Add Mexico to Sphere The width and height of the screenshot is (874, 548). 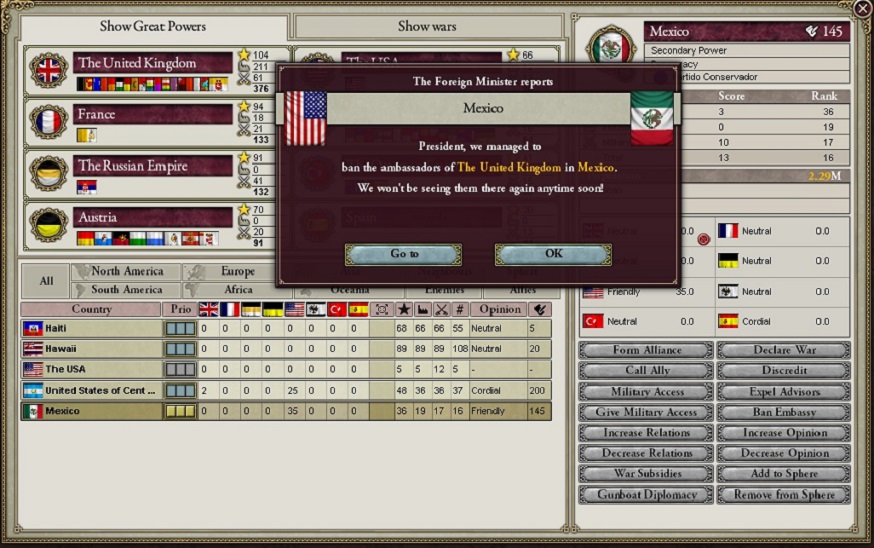point(784,474)
